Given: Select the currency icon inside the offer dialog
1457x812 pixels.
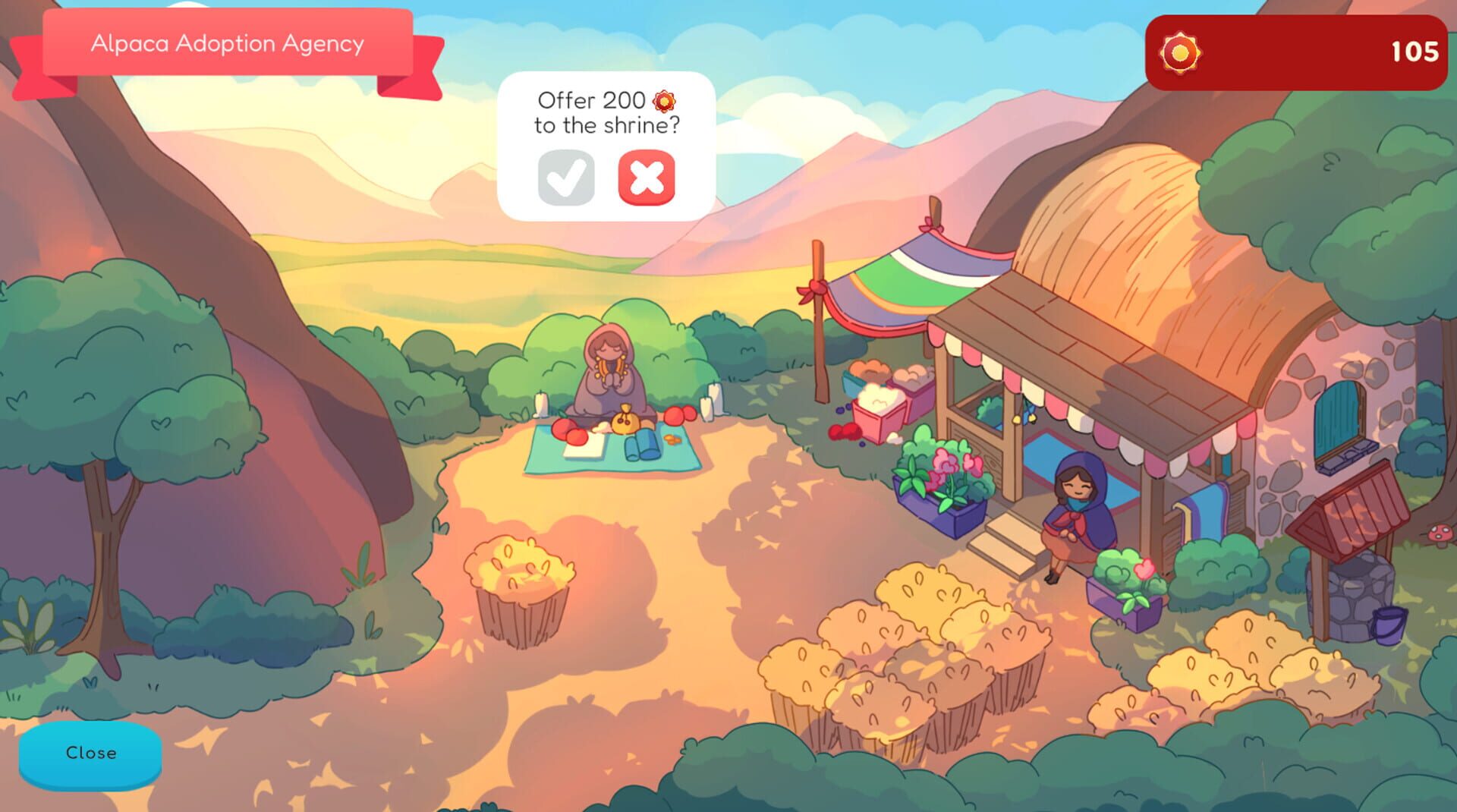Looking at the screenshot, I should [665, 99].
